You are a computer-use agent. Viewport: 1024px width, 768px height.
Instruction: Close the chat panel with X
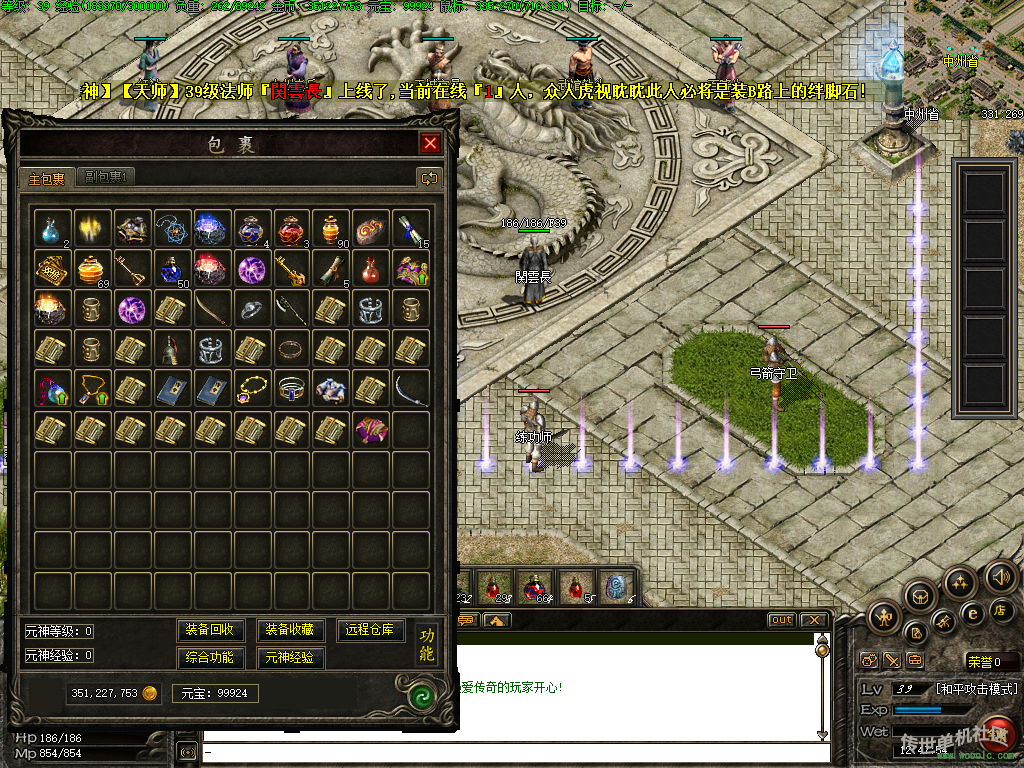pos(814,620)
